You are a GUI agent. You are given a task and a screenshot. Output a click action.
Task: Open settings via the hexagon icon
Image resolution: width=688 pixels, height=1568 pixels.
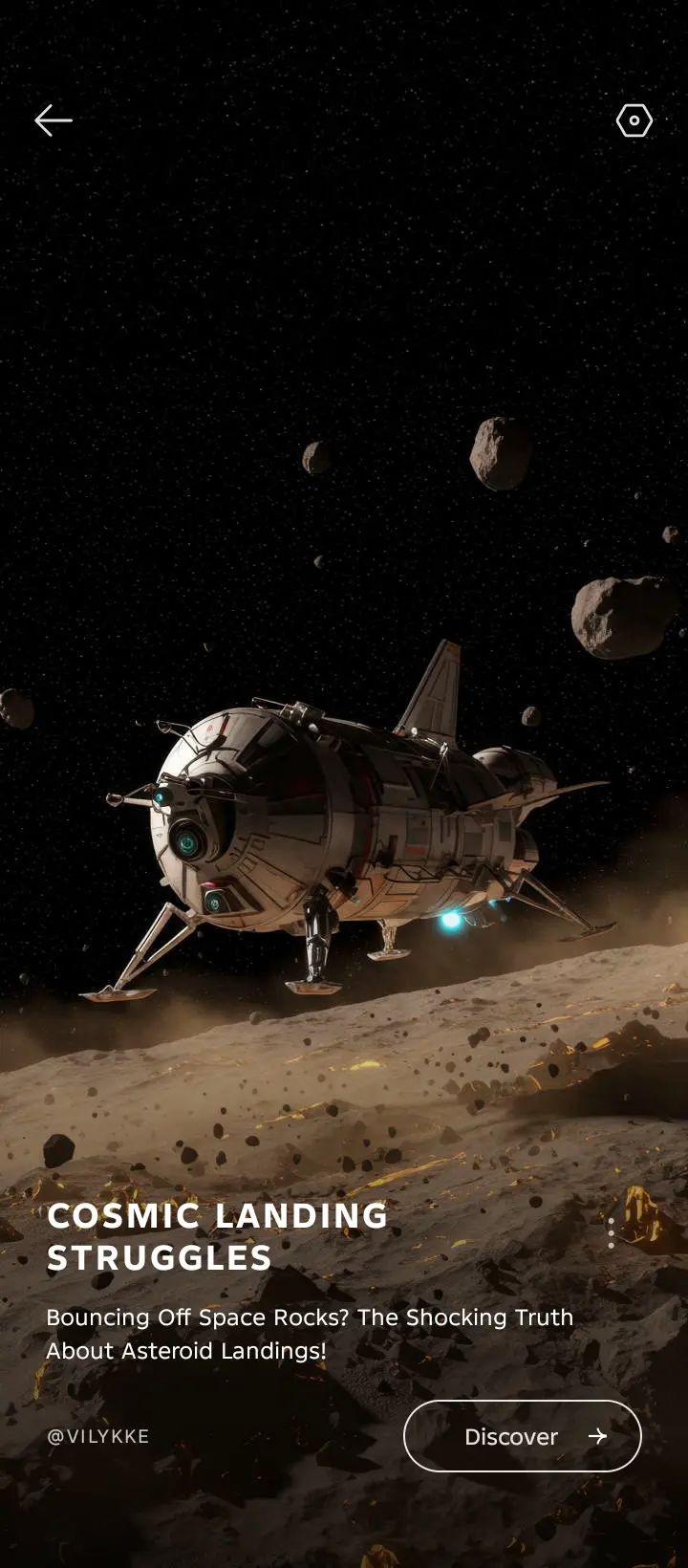click(x=634, y=120)
